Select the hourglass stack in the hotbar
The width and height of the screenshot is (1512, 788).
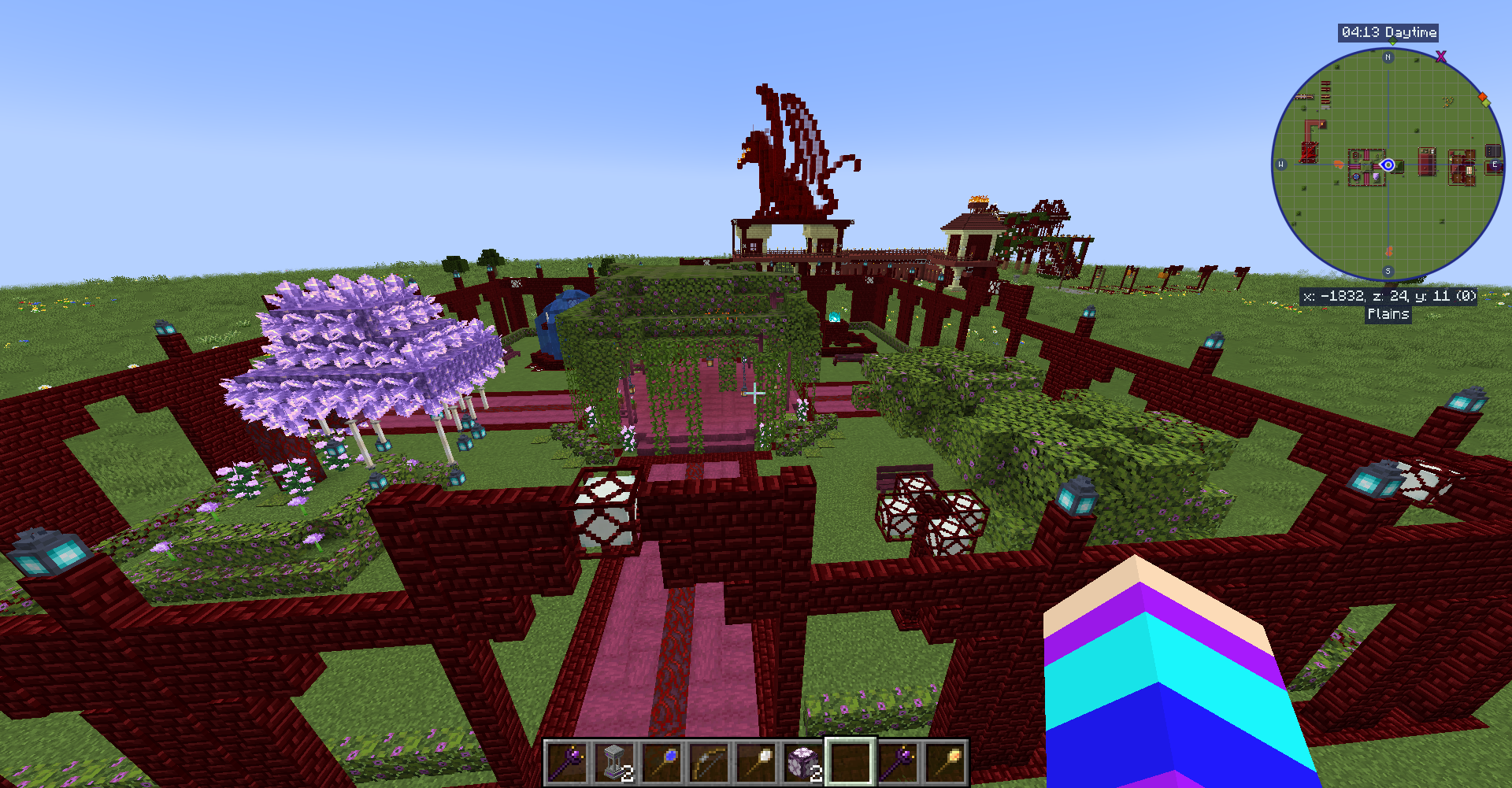[x=613, y=762]
